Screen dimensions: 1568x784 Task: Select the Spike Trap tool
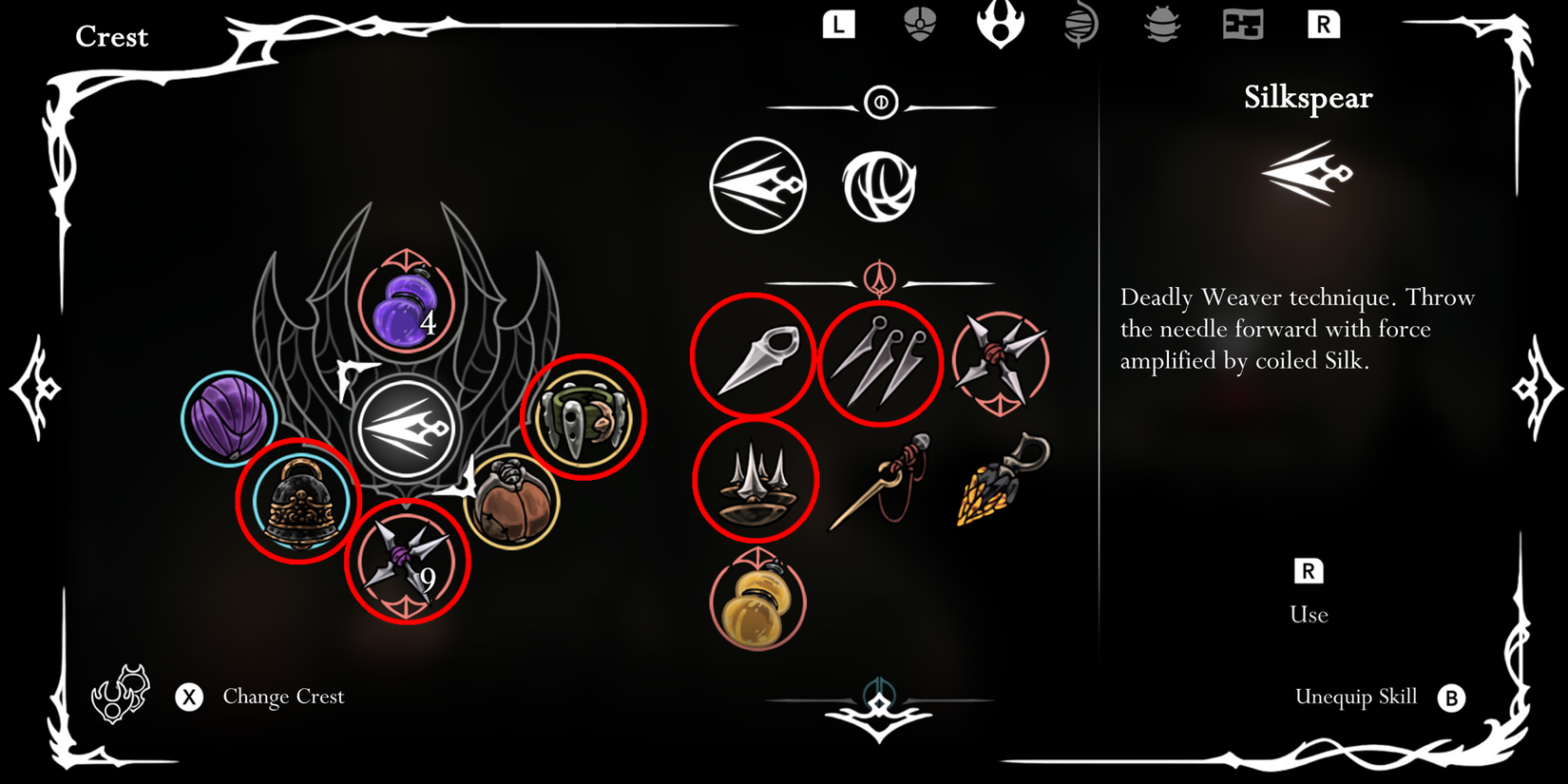[755, 482]
